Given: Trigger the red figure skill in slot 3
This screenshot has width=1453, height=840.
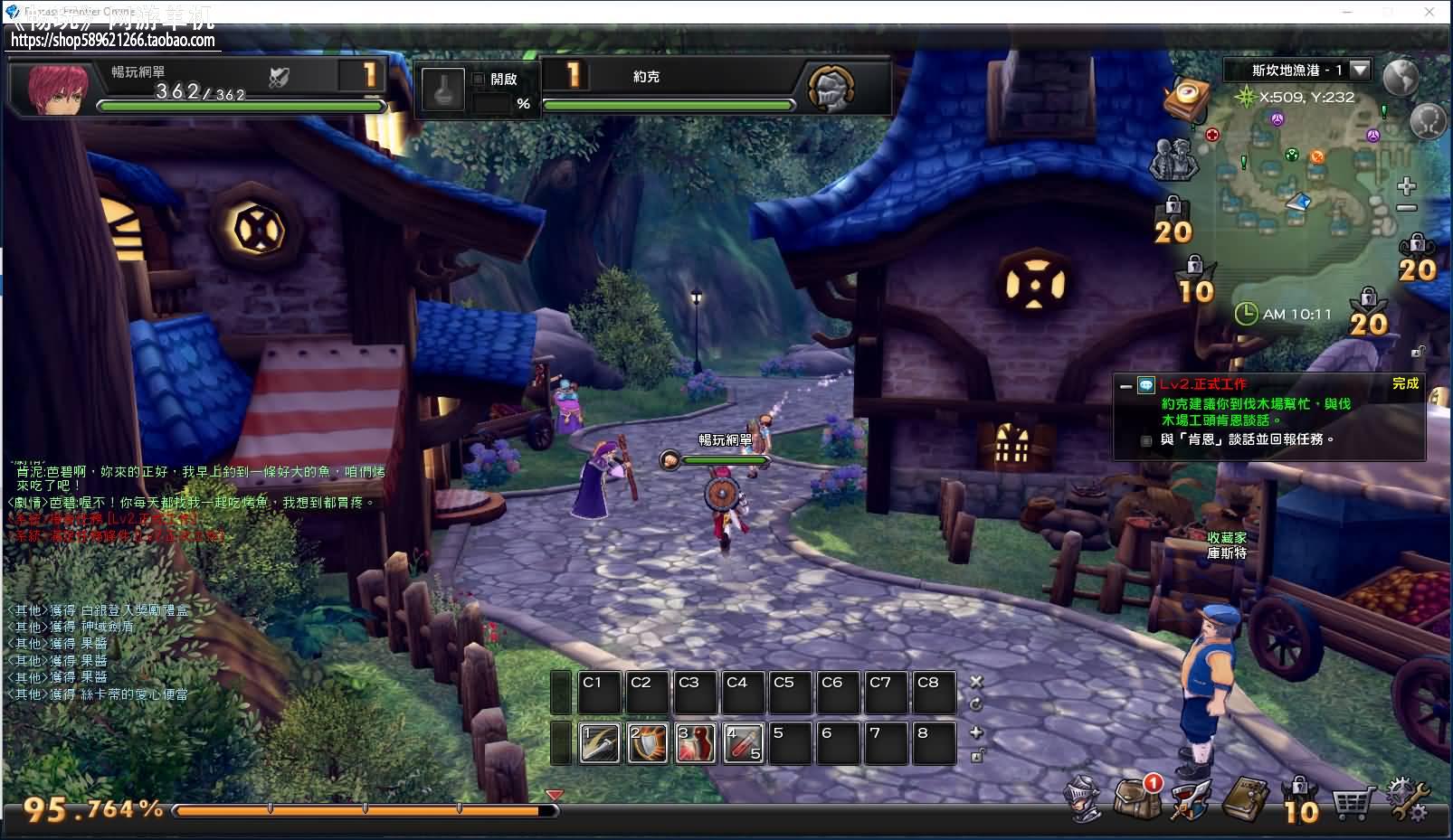Looking at the screenshot, I should (696, 743).
